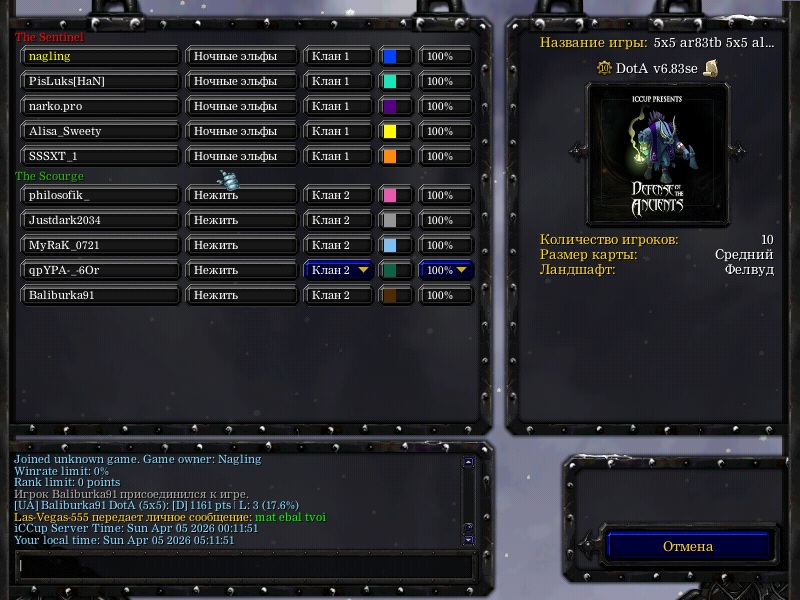Click the DotA map preview thumbnail

[657, 153]
